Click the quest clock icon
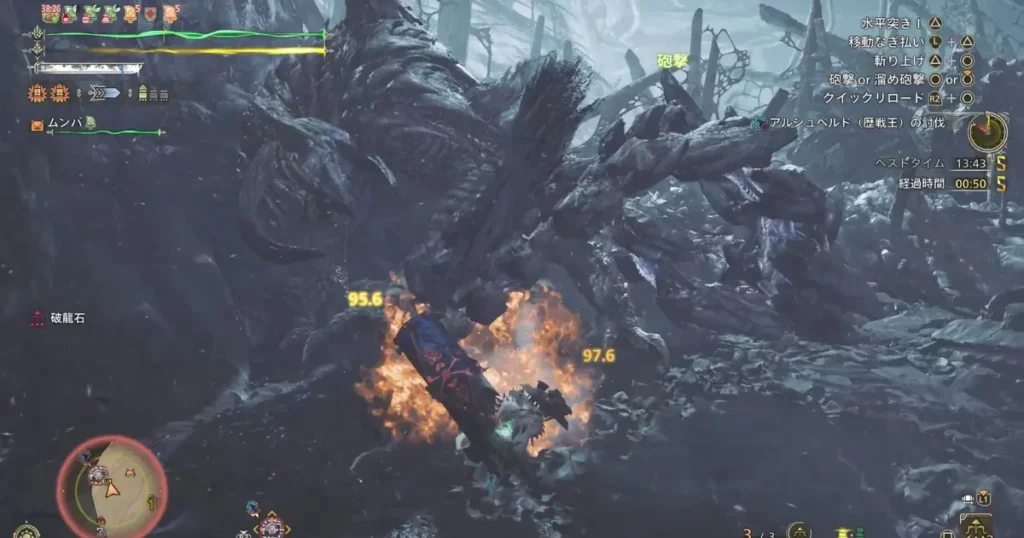Image resolution: width=1024 pixels, height=538 pixels. 987,131
